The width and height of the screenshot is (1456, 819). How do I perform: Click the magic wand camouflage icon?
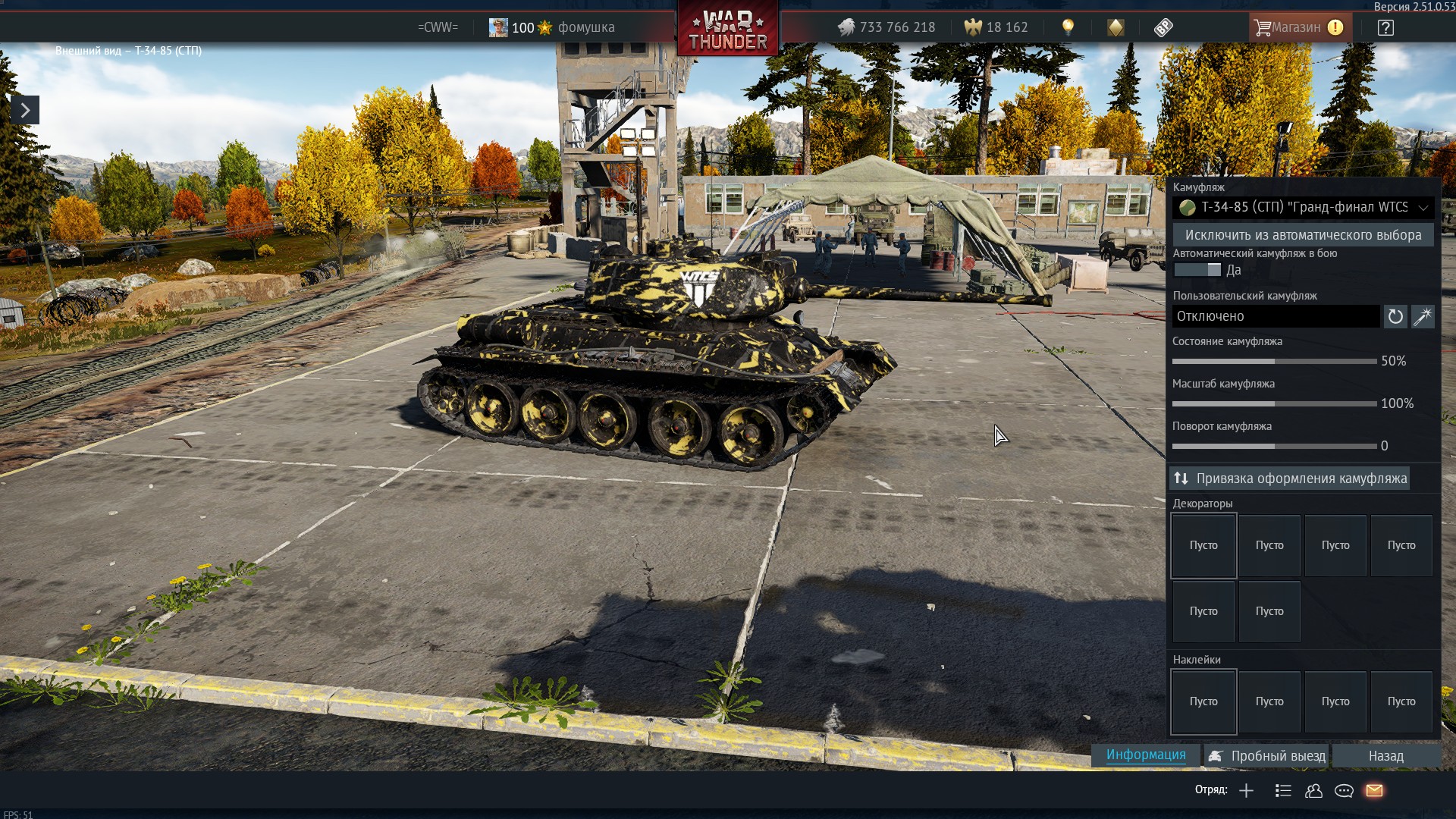coord(1423,316)
